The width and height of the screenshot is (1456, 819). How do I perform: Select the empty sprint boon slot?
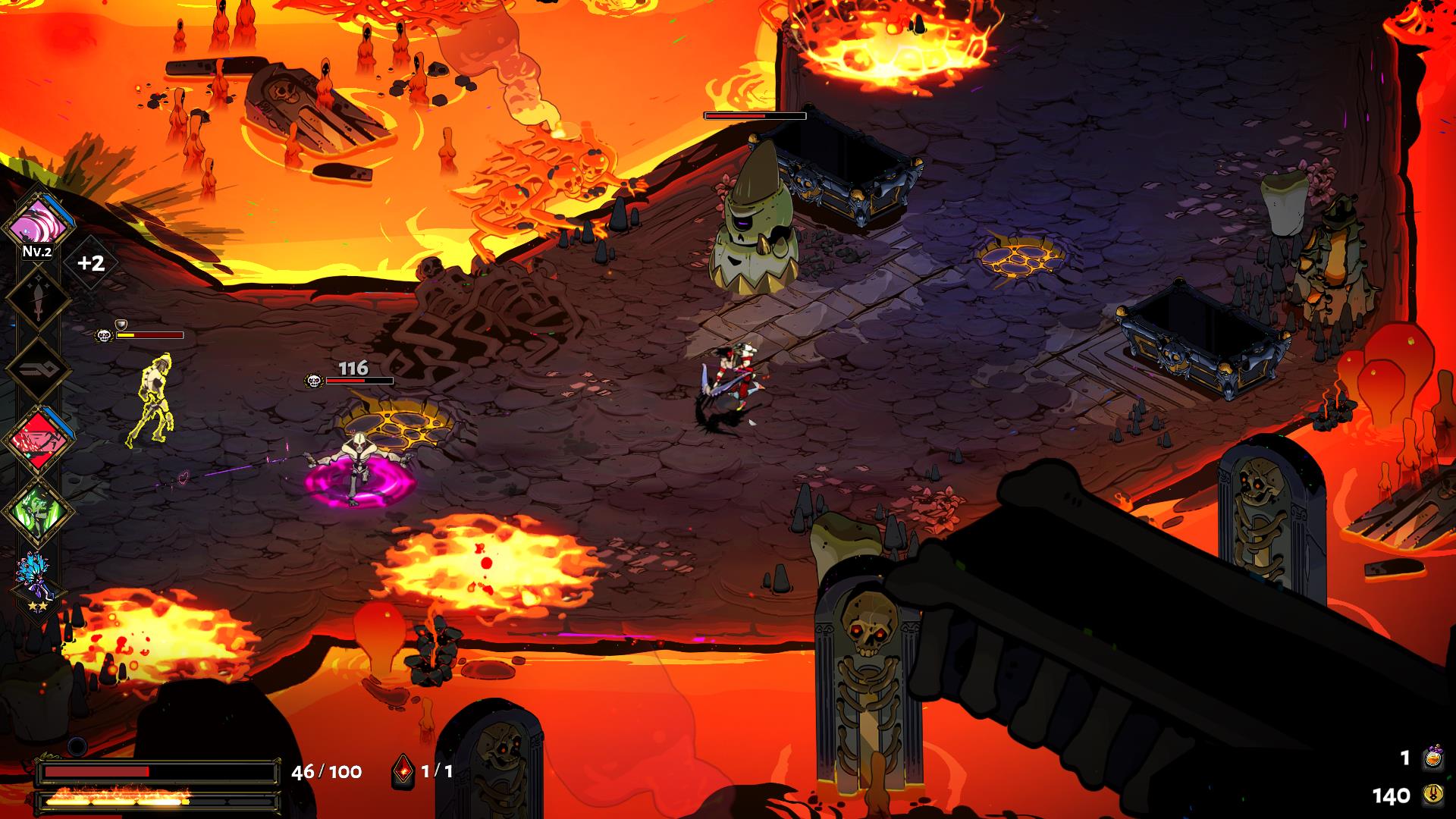[x=38, y=369]
